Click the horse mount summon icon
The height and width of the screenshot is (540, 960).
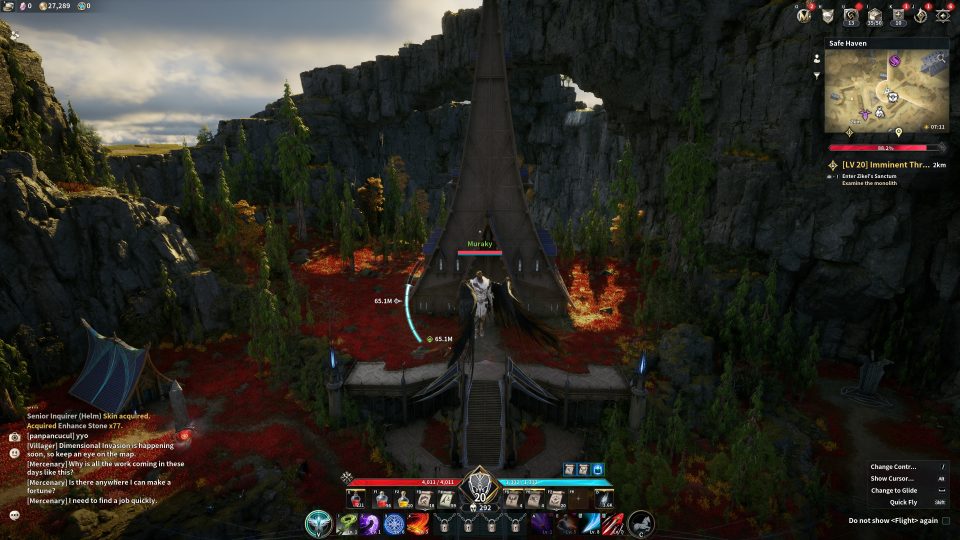pos(641,523)
